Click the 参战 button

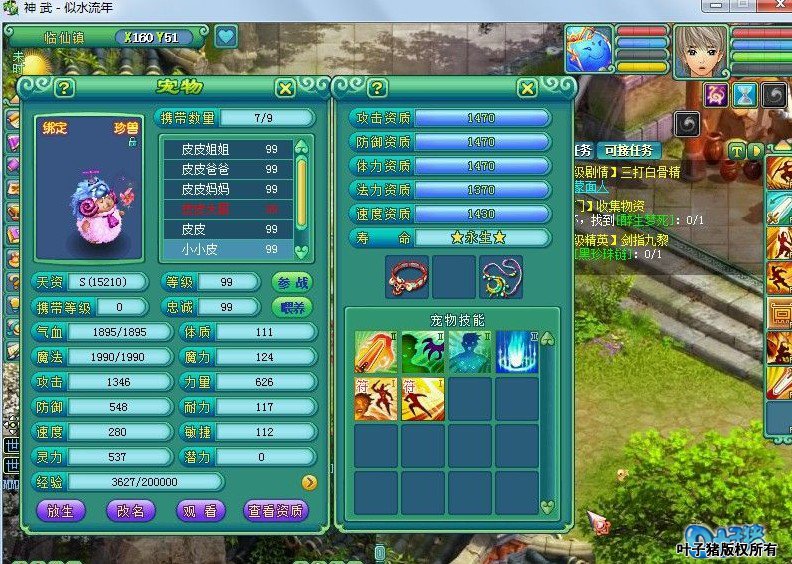(x=292, y=282)
